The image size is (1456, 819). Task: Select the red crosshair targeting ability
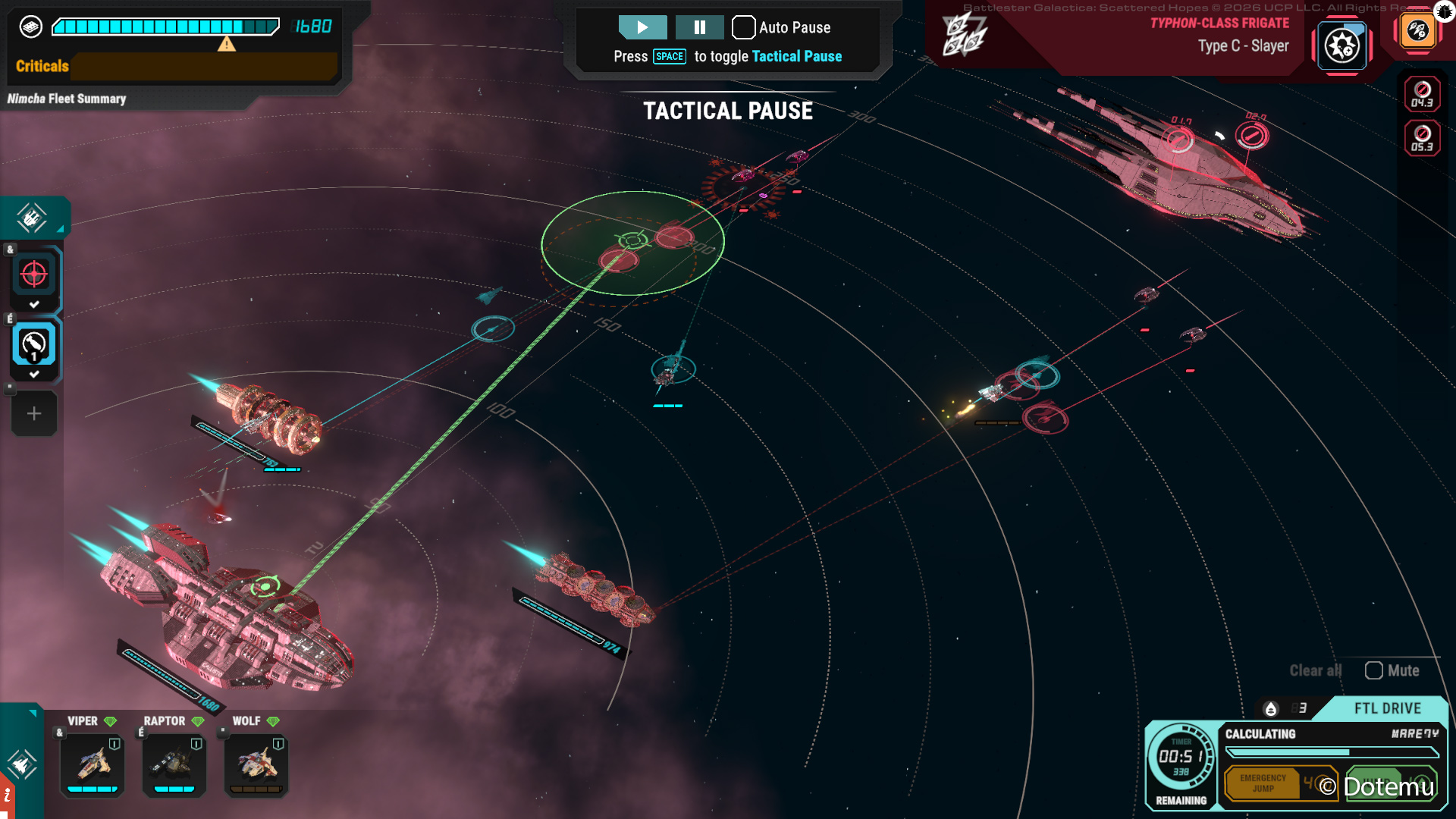click(x=34, y=275)
